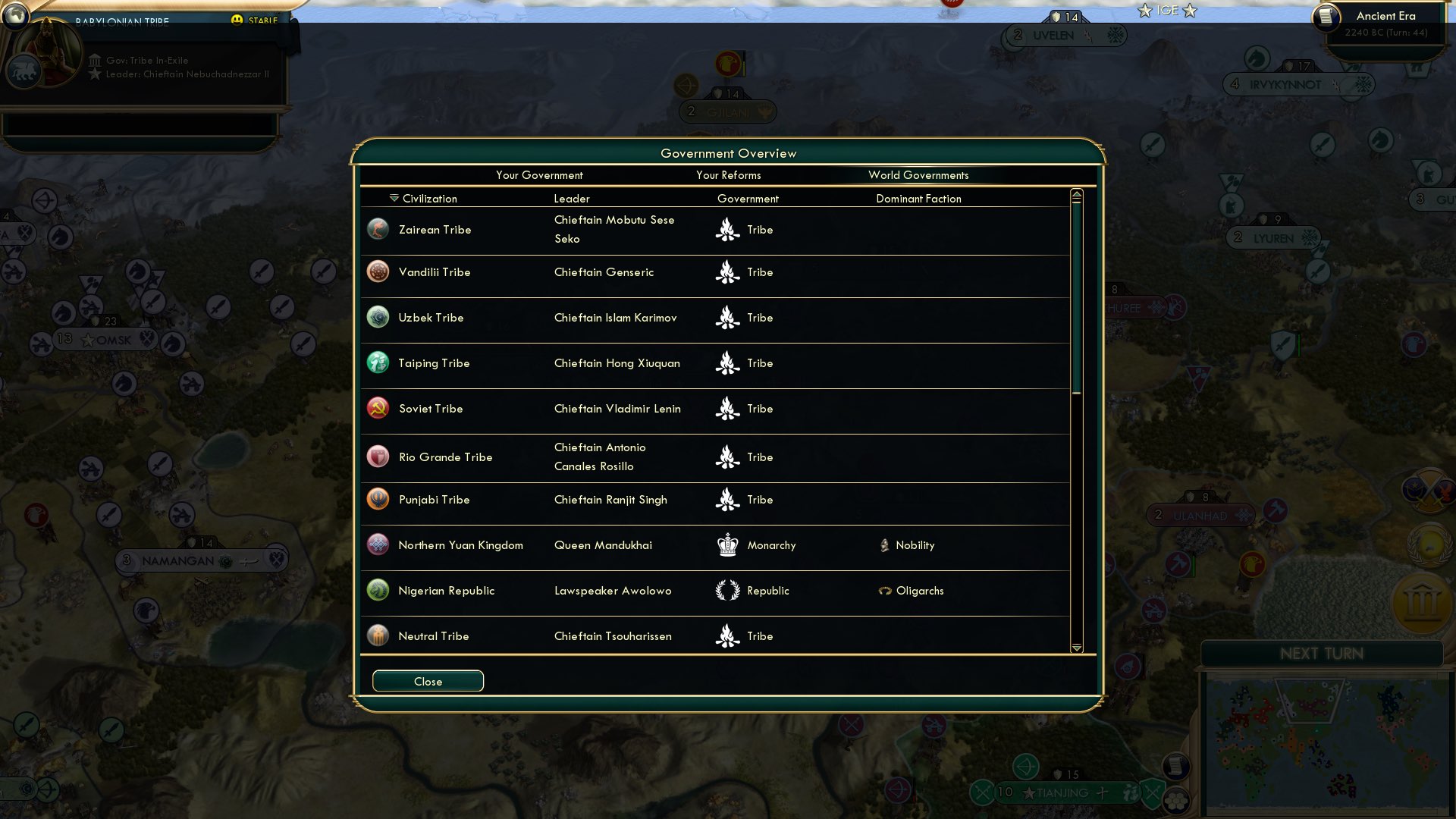
Task: Open strategic view with the globe icon
Action: tap(15, 17)
